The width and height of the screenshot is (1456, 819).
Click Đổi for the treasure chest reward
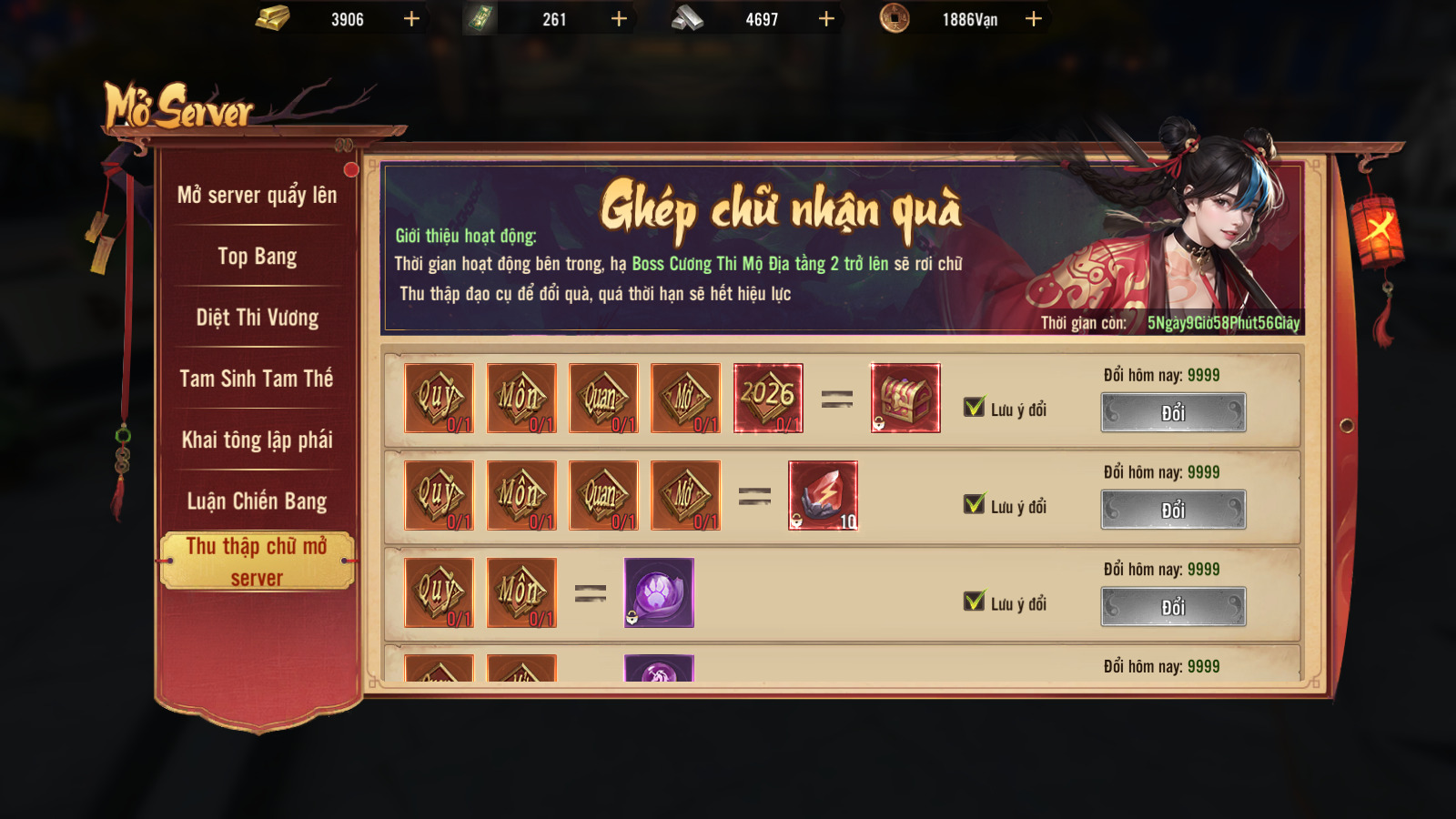point(1173,413)
